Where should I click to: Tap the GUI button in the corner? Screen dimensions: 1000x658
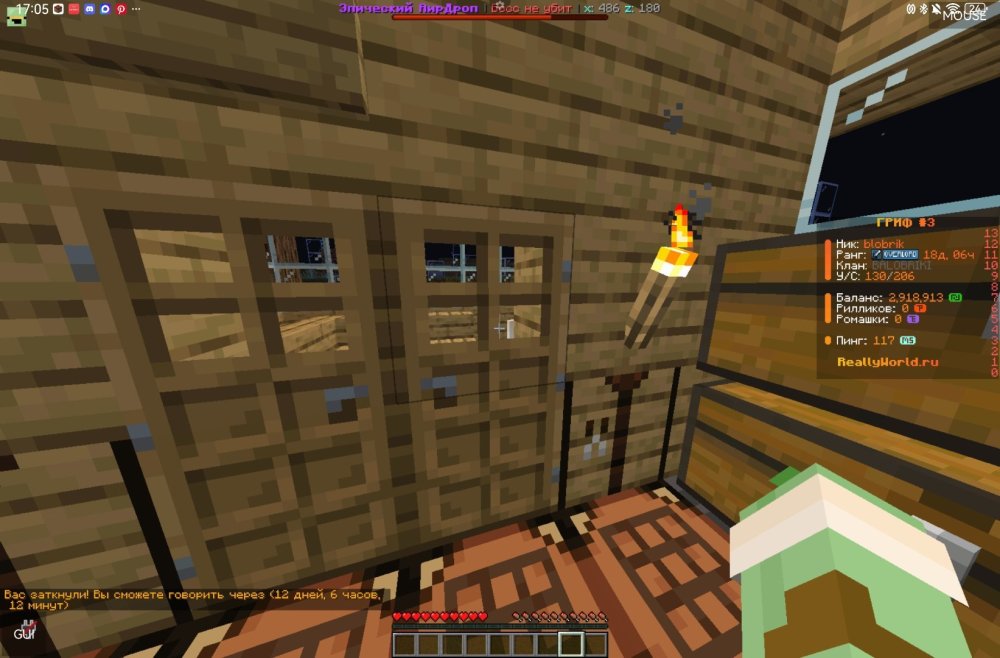[x=22, y=632]
